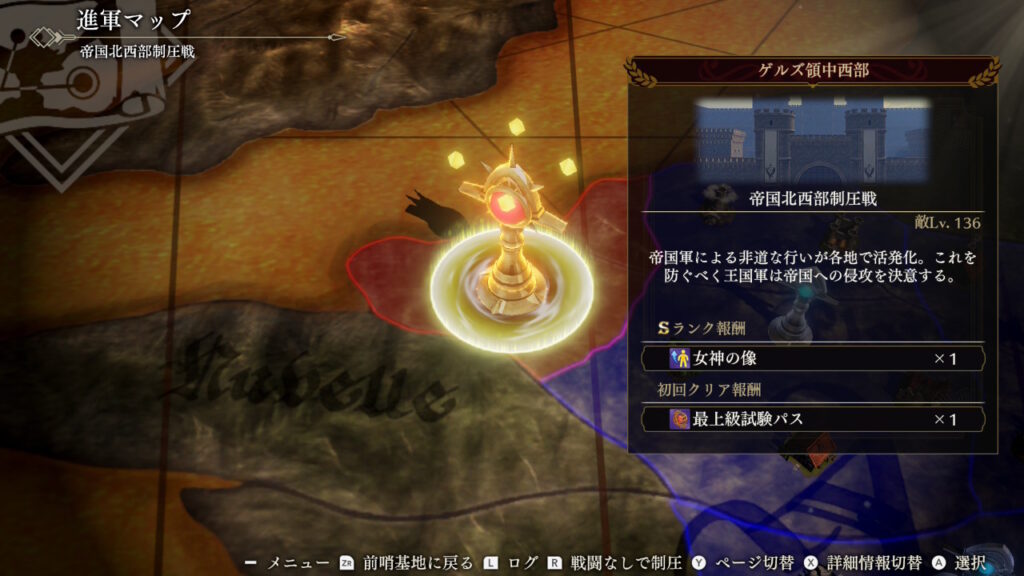Choose the 最上級試験パス first-clear reward row
This screenshot has height=576, width=1024.
(x=813, y=419)
